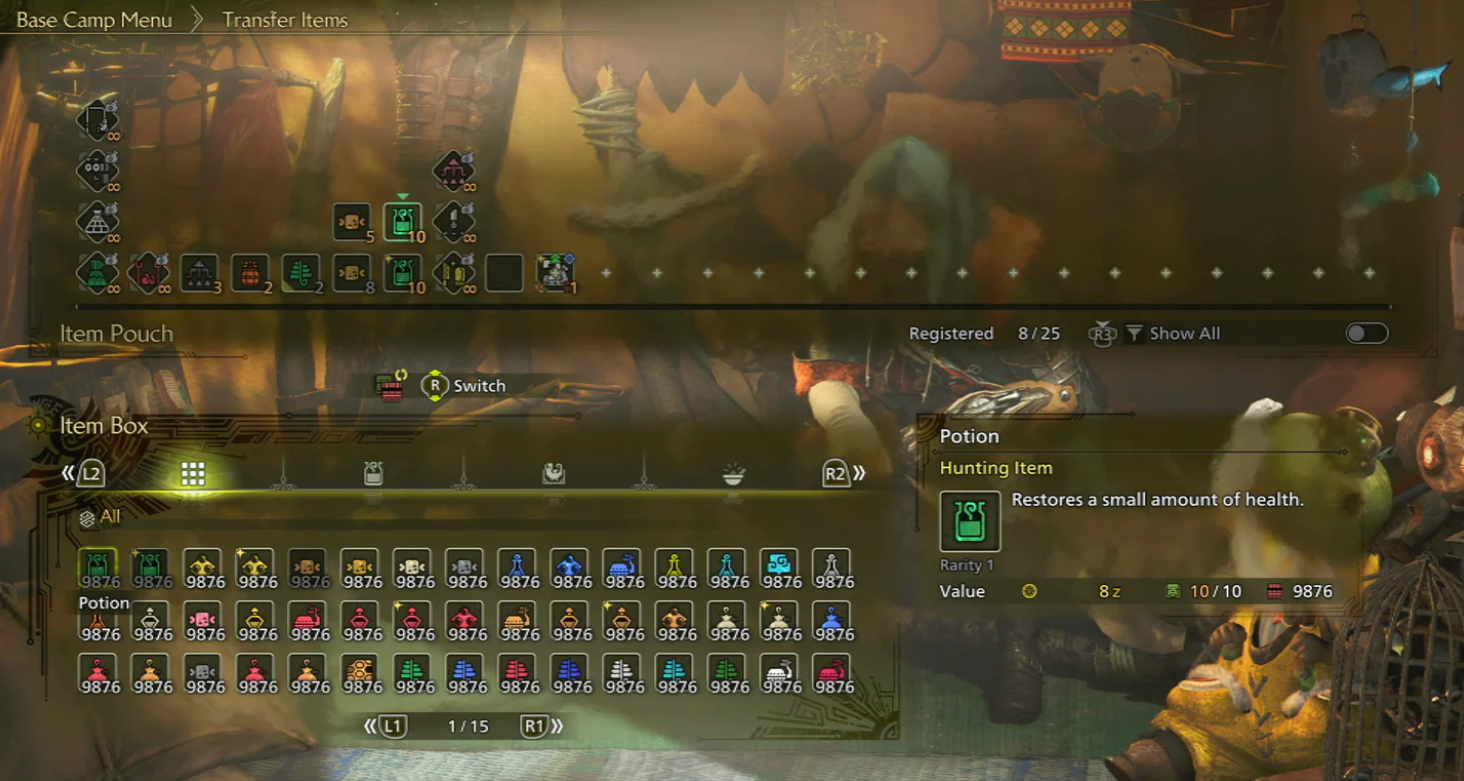Select the green herb in the item pouch
This screenshot has height=781, width=1464.
pos(301,272)
